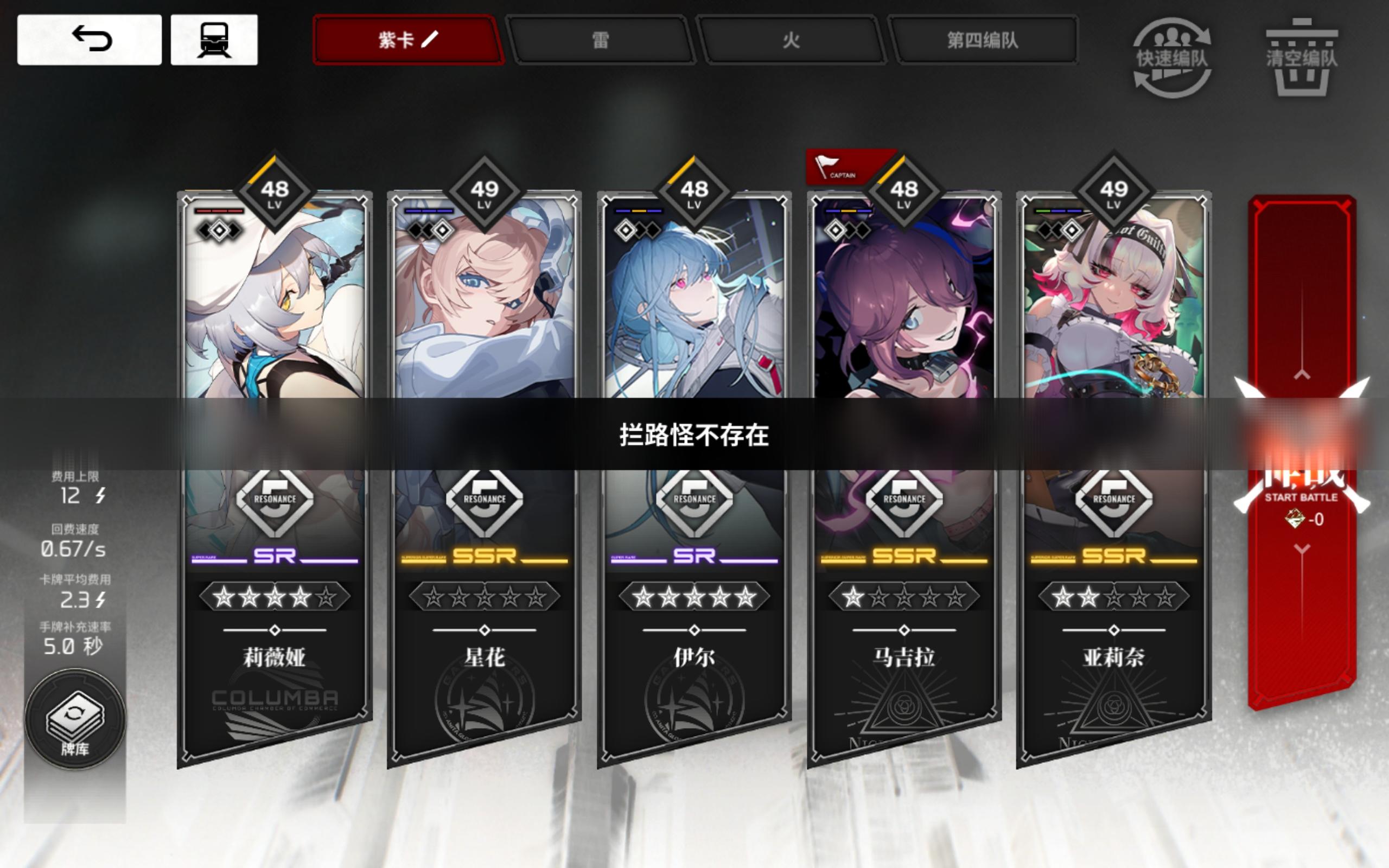Switch to the 雷 team tab
The image size is (1389, 868).
tap(601, 41)
